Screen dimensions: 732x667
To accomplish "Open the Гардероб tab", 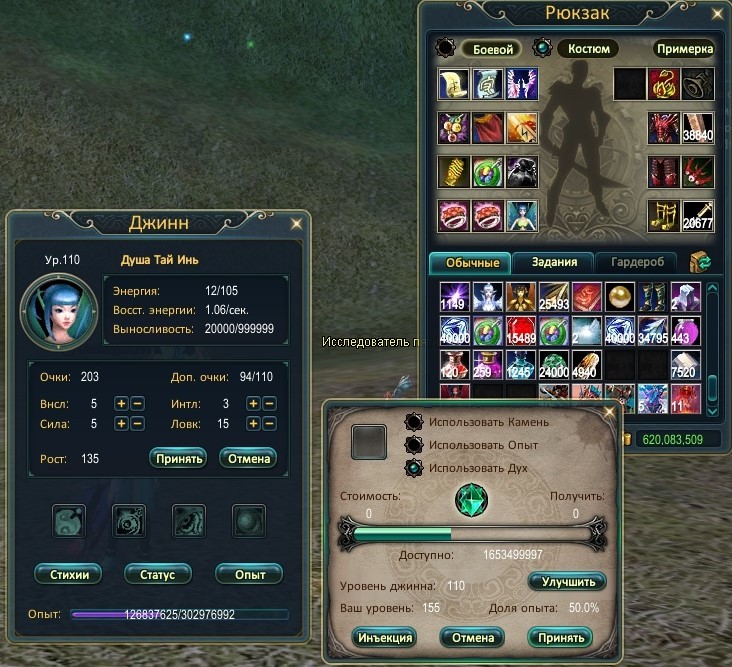I will (x=635, y=262).
